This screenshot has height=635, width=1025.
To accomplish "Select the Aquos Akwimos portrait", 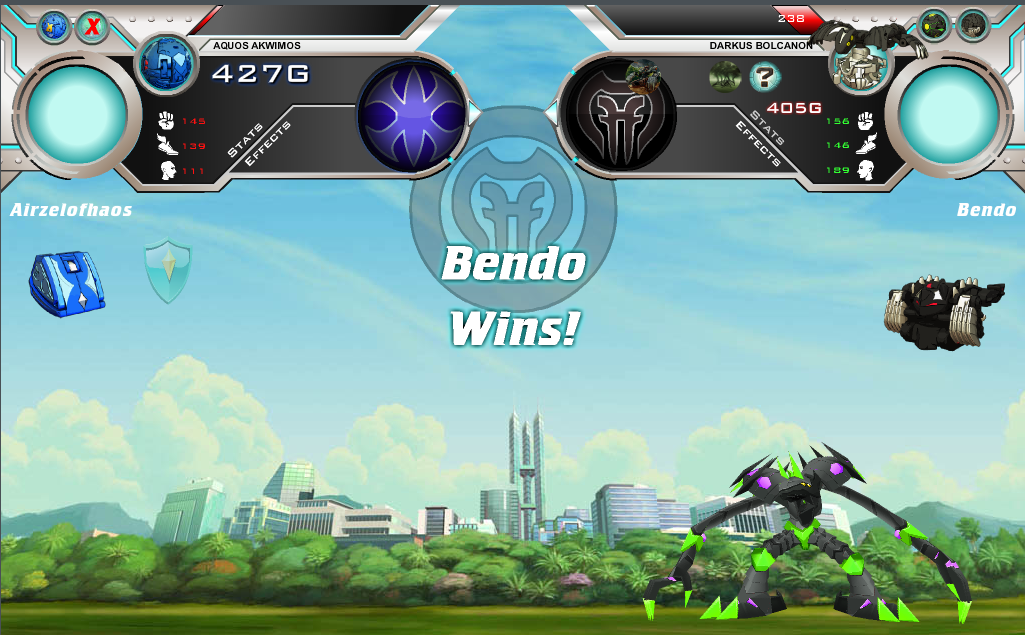I will point(165,64).
